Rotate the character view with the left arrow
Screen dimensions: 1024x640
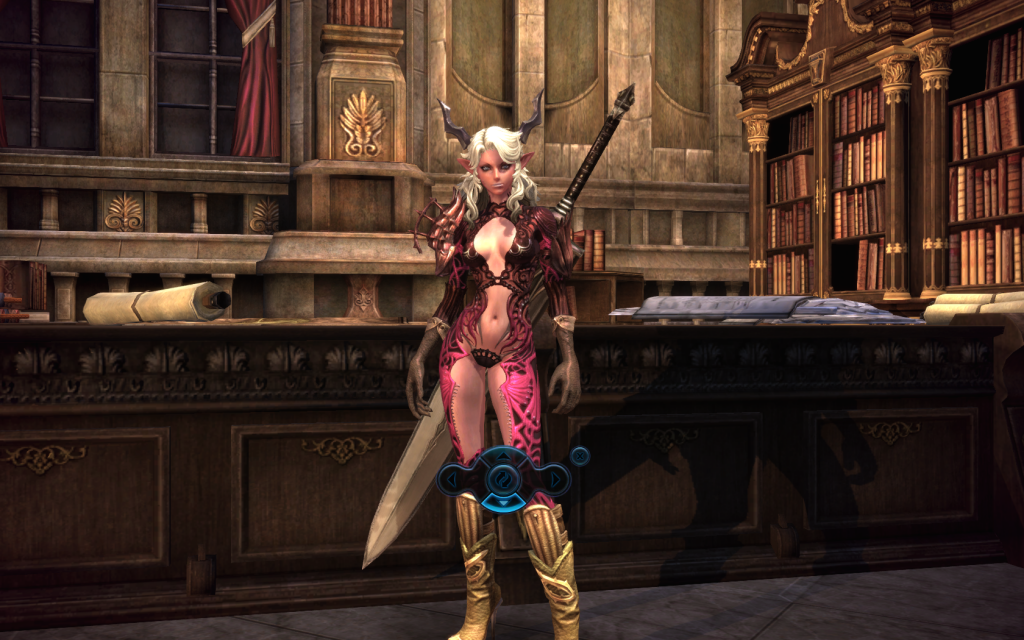(454, 480)
